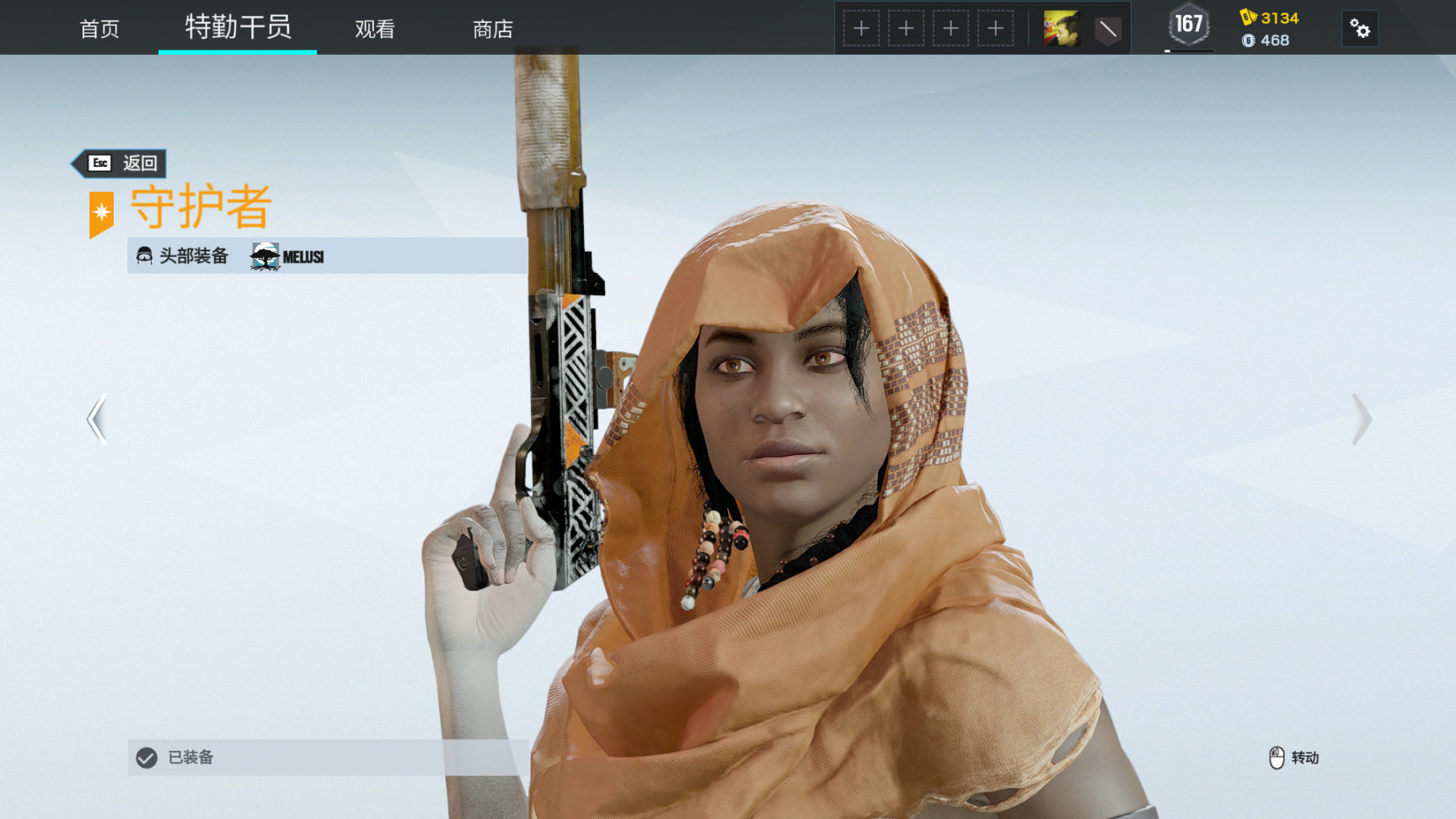Open the 商店 shop tab
Image resolution: width=1456 pixels, height=819 pixels.
(493, 29)
